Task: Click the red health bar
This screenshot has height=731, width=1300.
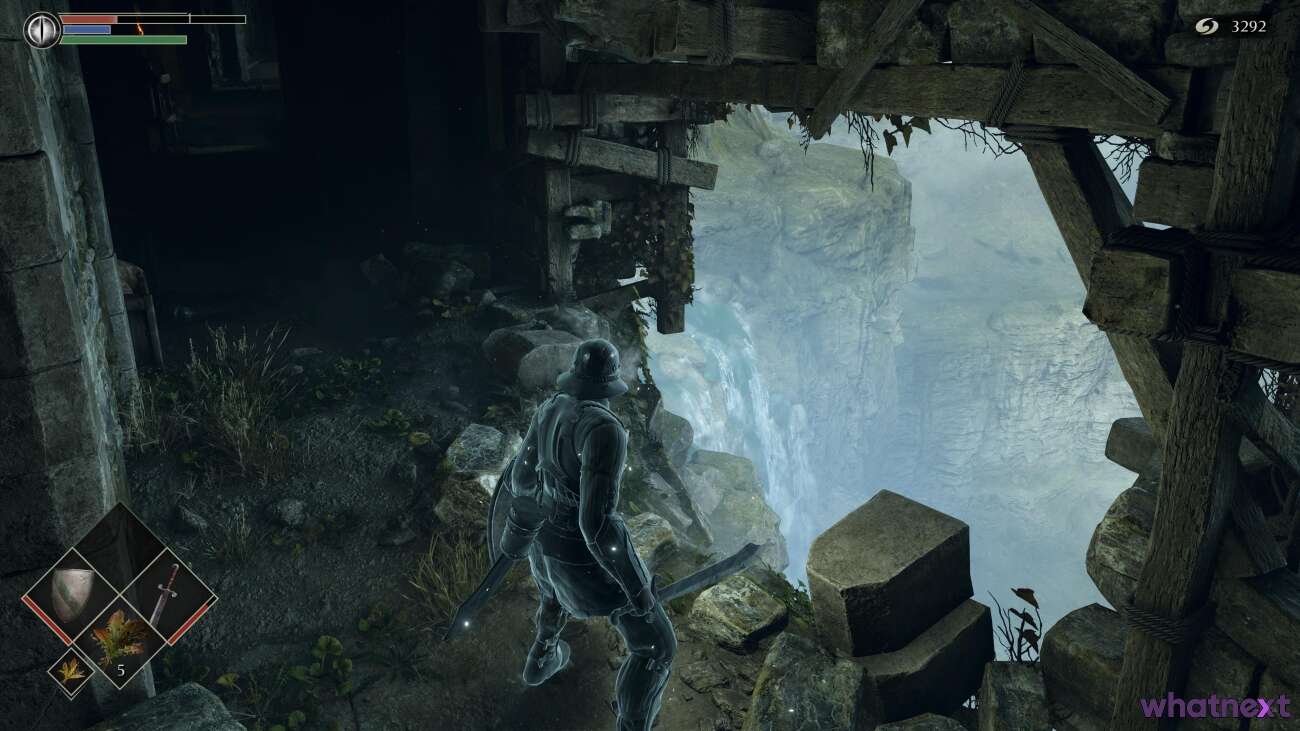Action: tap(88, 19)
